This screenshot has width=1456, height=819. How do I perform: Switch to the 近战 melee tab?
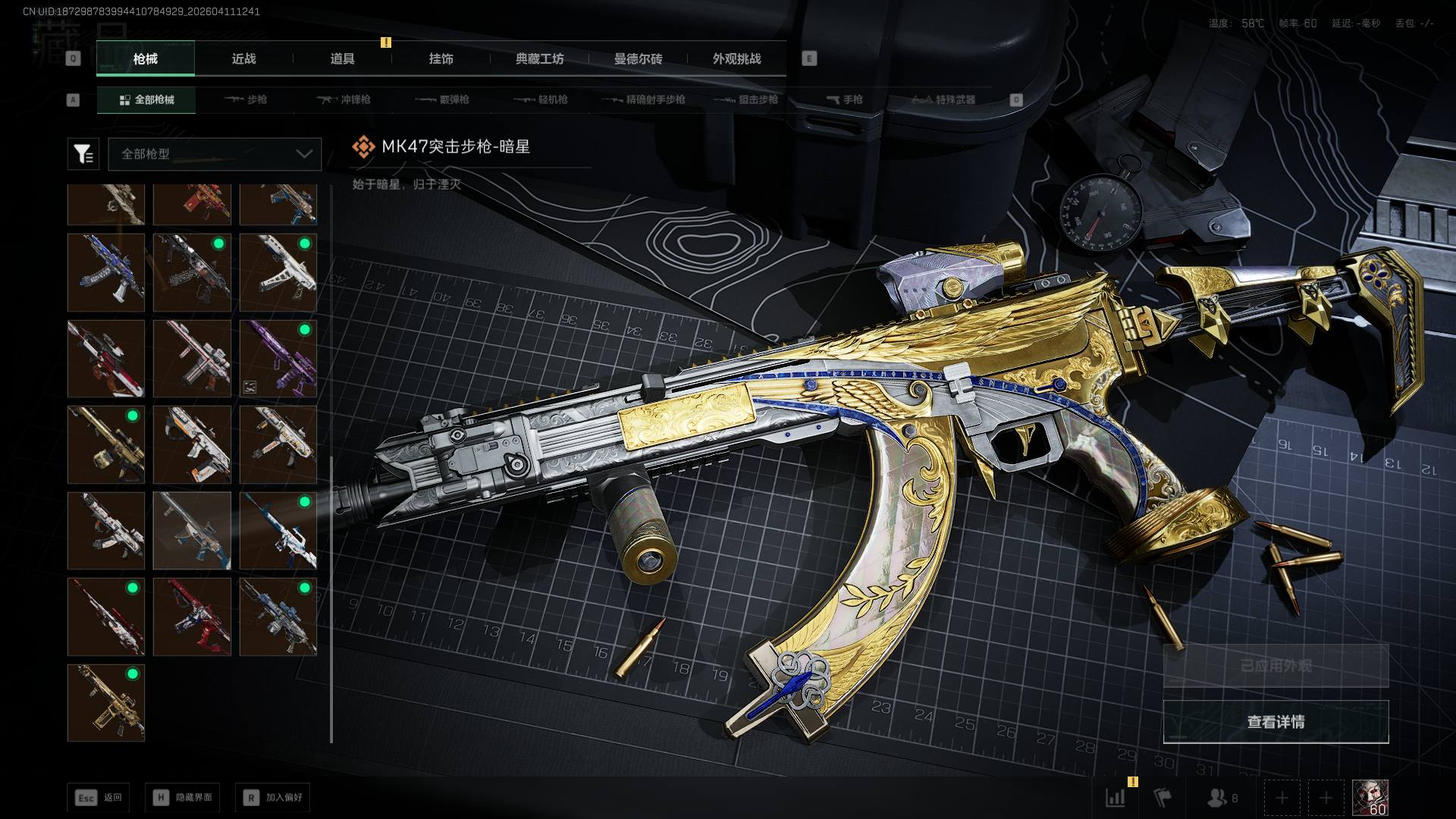point(243,59)
